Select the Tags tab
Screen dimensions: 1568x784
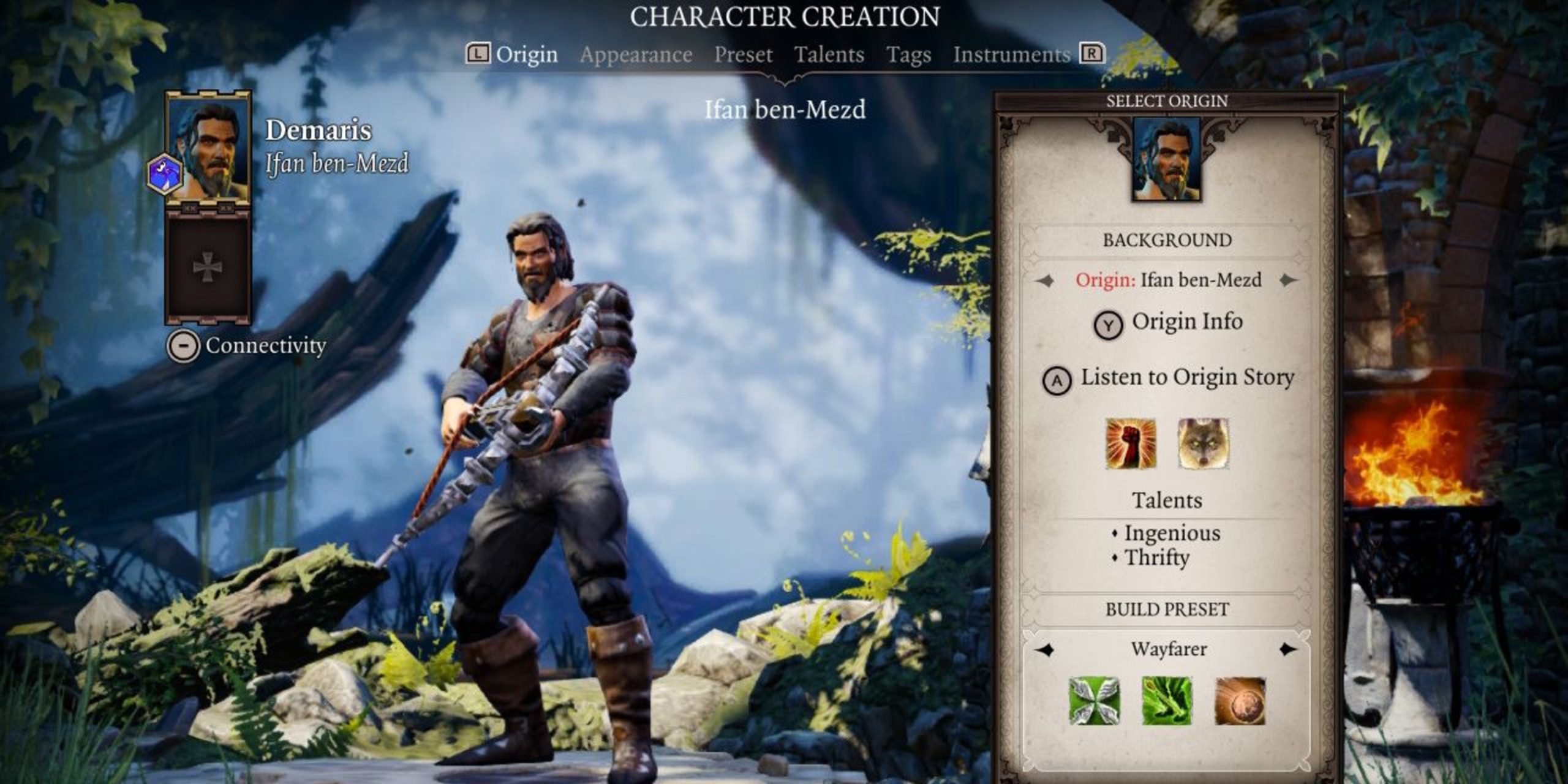tap(908, 55)
